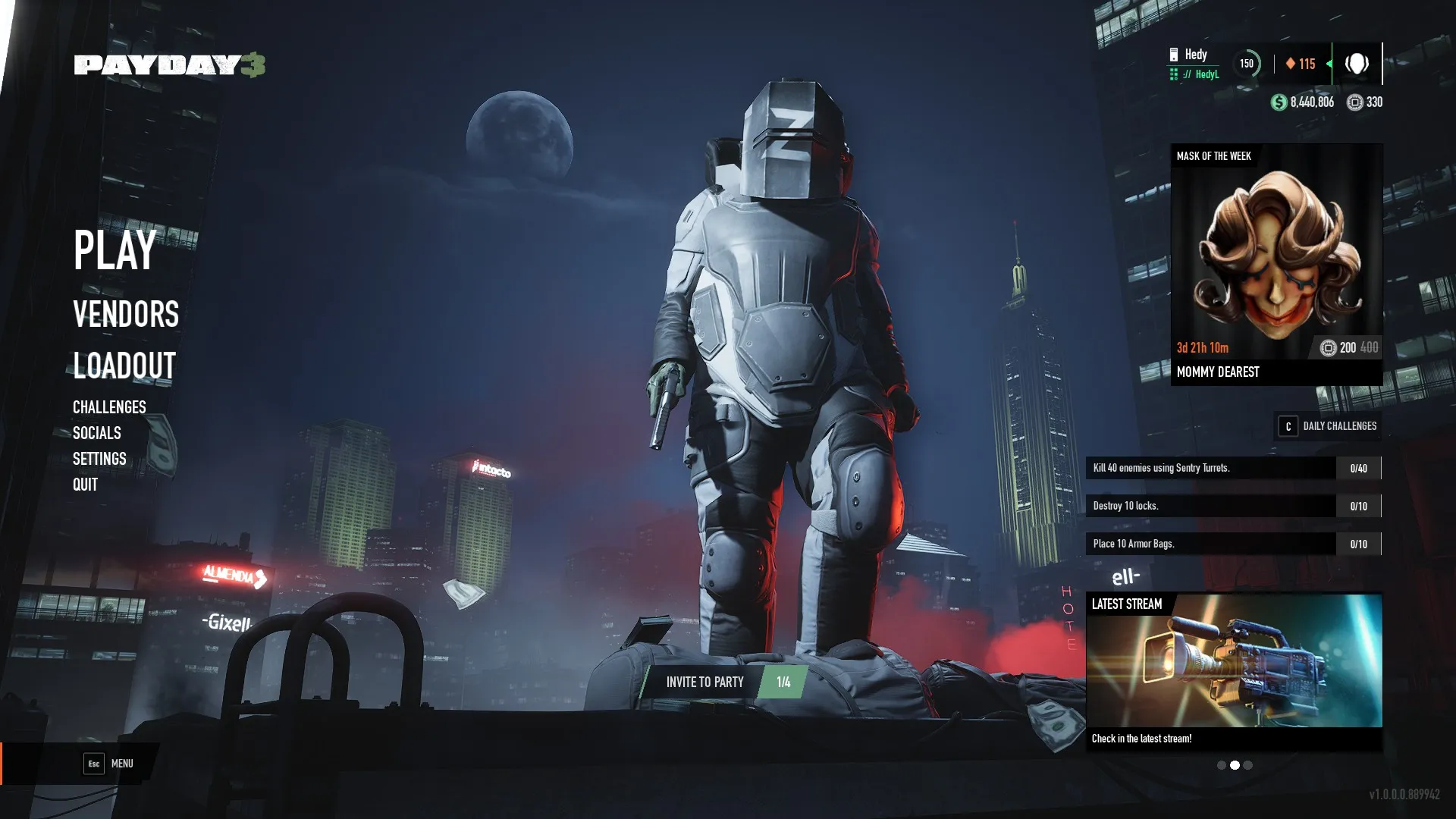The width and height of the screenshot is (1456, 819).
Task: Select the Sentry Turrets kill challenge row
Action: tap(1233, 468)
